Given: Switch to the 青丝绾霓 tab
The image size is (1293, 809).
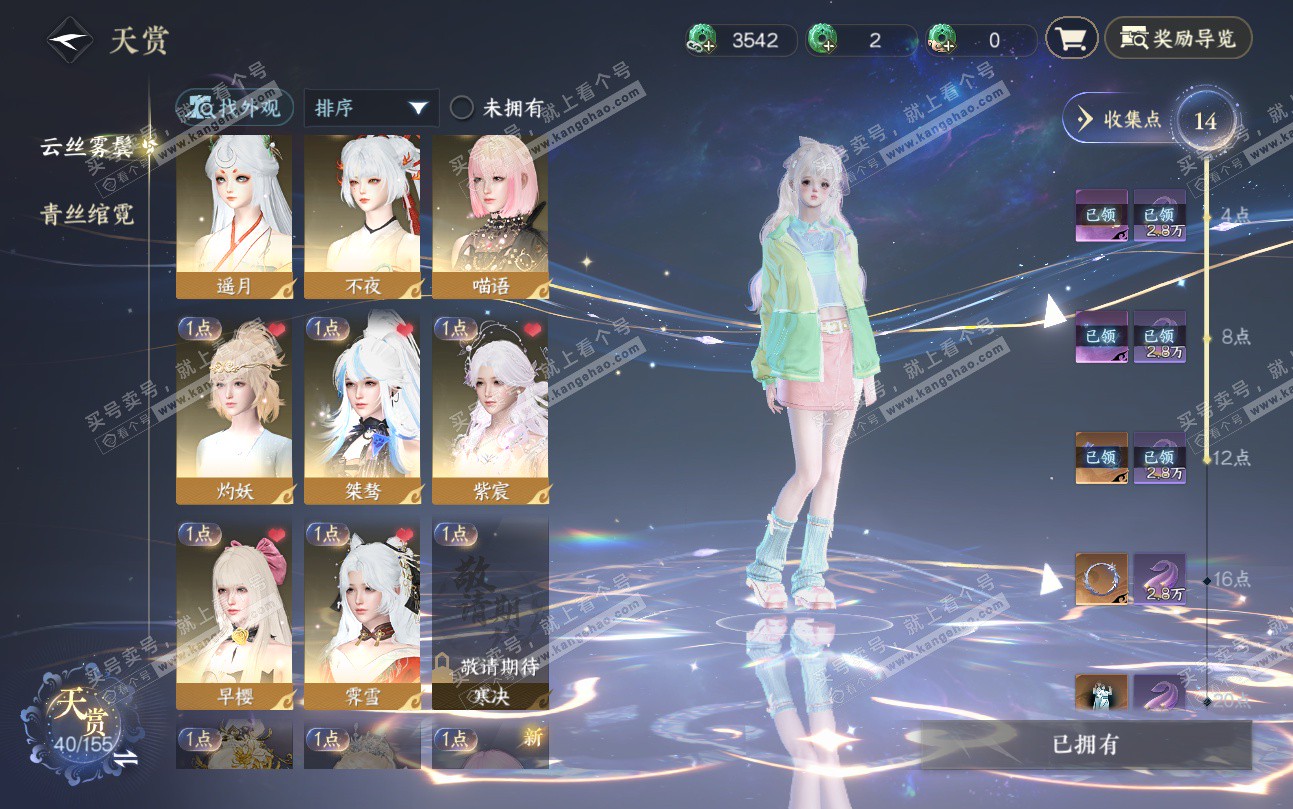Looking at the screenshot, I should pyautogui.click(x=87, y=214).
